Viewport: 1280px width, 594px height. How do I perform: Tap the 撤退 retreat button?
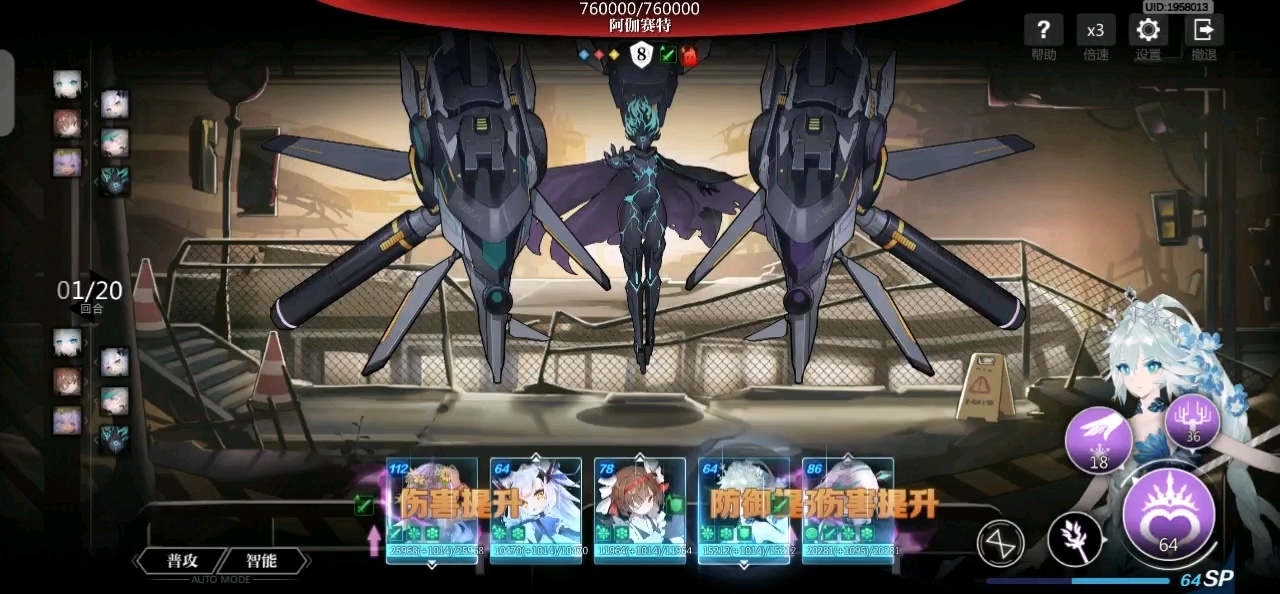[x=1203, y=30]
